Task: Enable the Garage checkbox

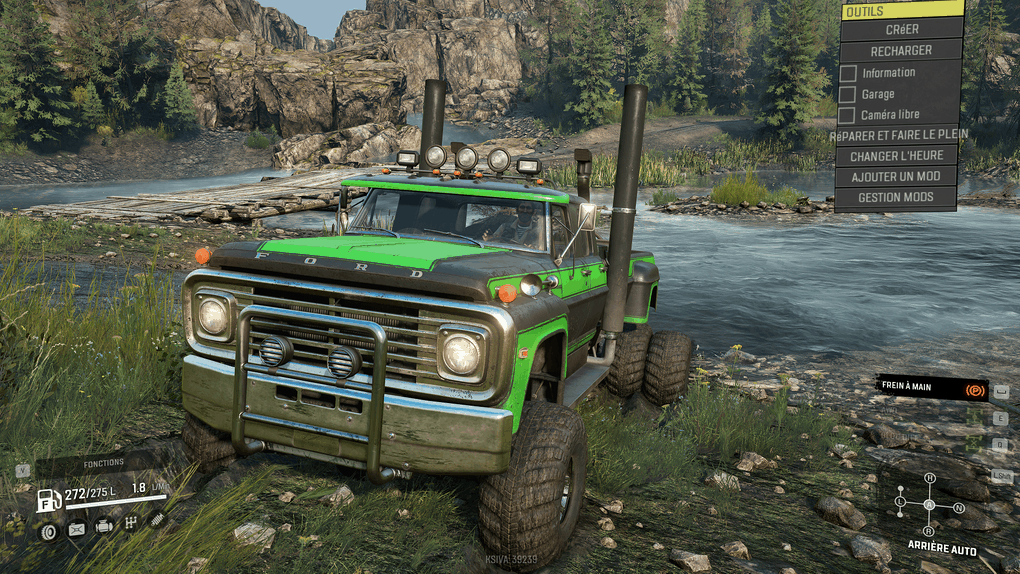Action: (848, 94)
